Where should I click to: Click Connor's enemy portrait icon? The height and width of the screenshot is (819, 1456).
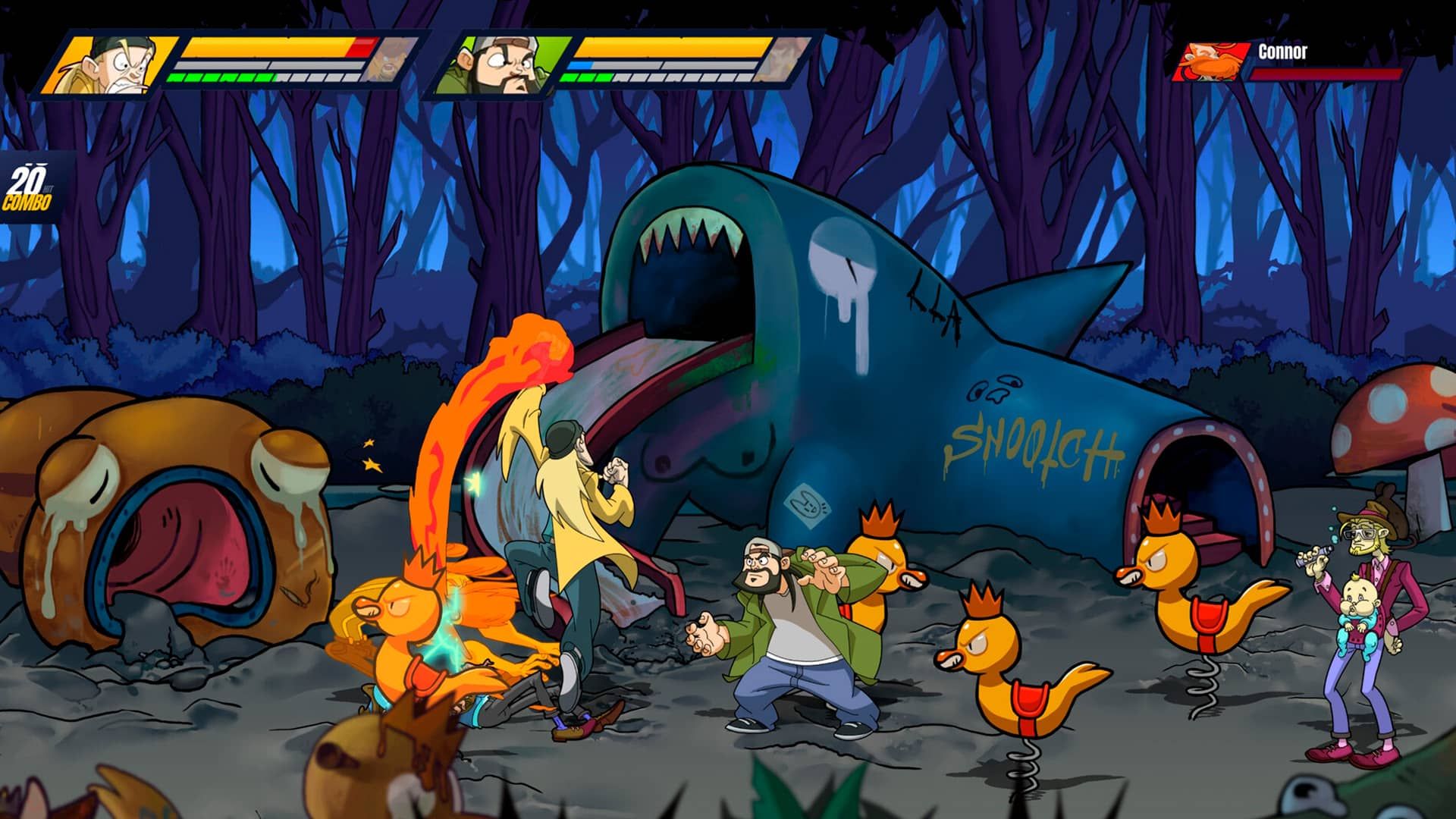click(1211, 61)
